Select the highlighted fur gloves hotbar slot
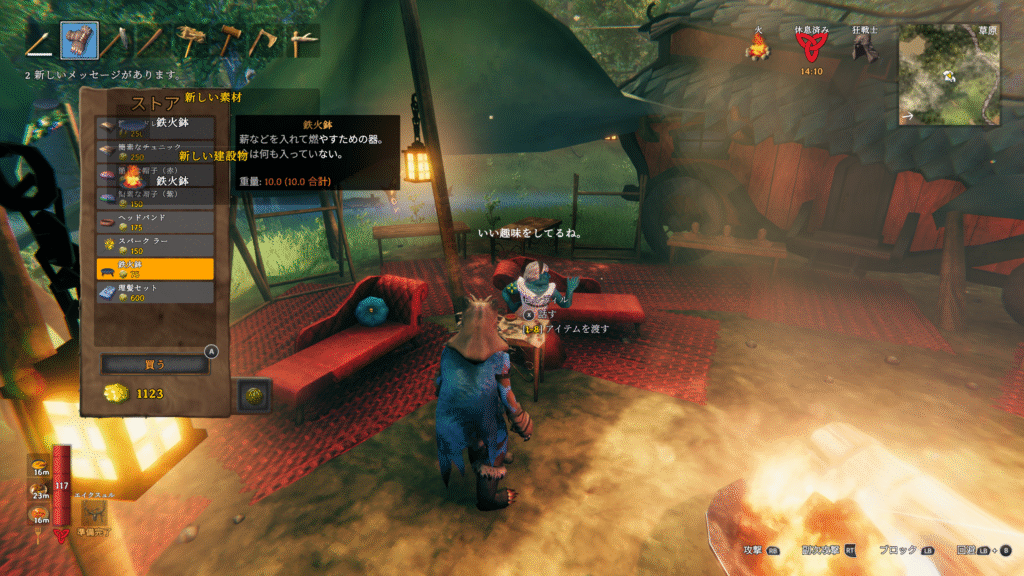 click(x=79, y=40)
